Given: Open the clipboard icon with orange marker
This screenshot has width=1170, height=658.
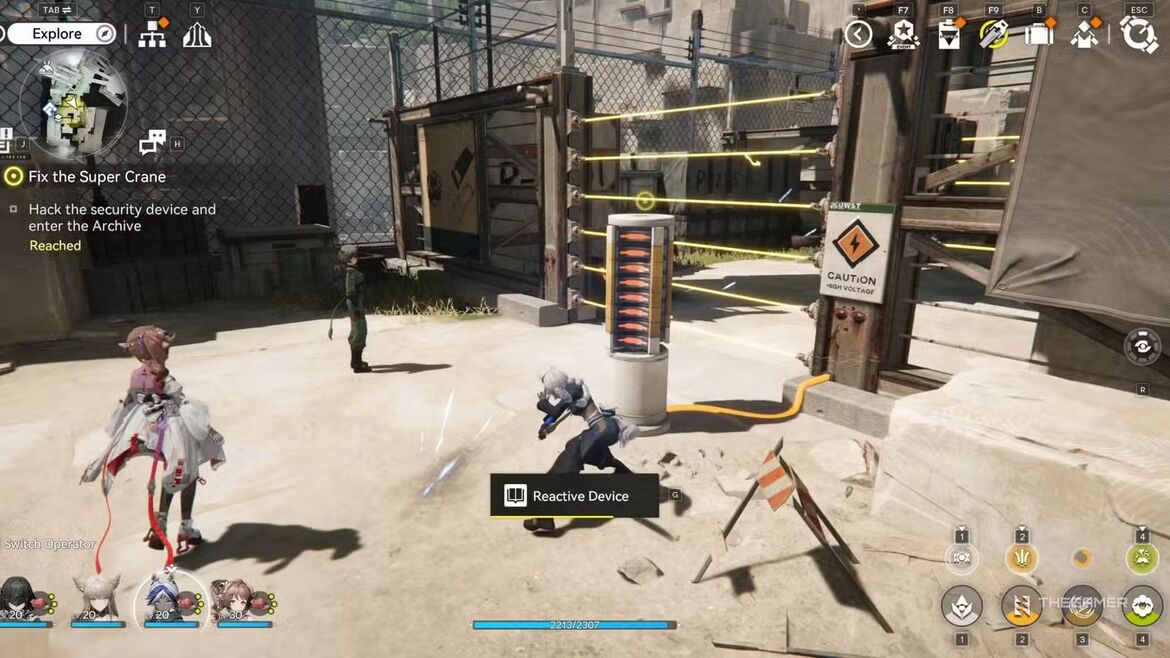Looking at the screenshot, I should click(948, 35).
